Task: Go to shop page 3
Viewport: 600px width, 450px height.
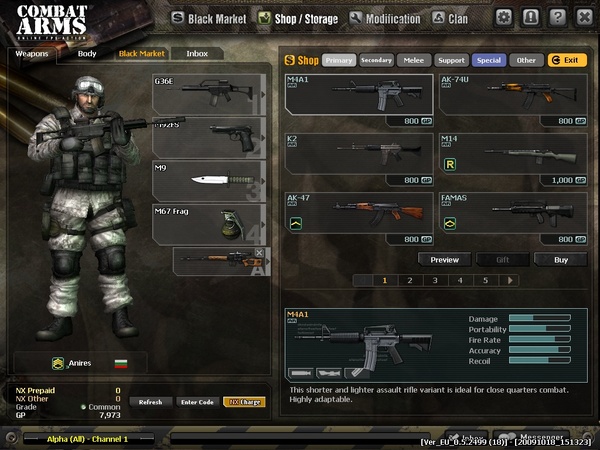Action: tap(434, 281)
